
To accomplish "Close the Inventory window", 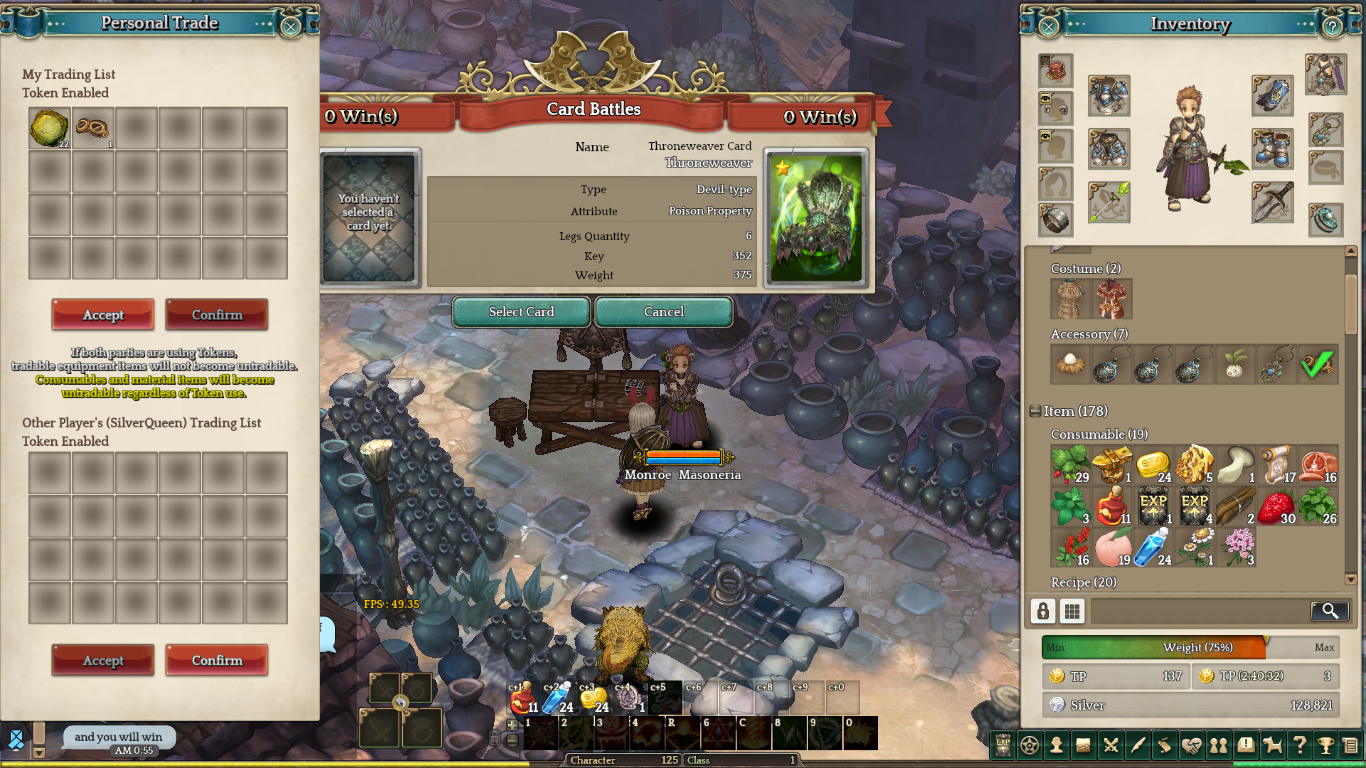I will click(x=1049, y=26).
